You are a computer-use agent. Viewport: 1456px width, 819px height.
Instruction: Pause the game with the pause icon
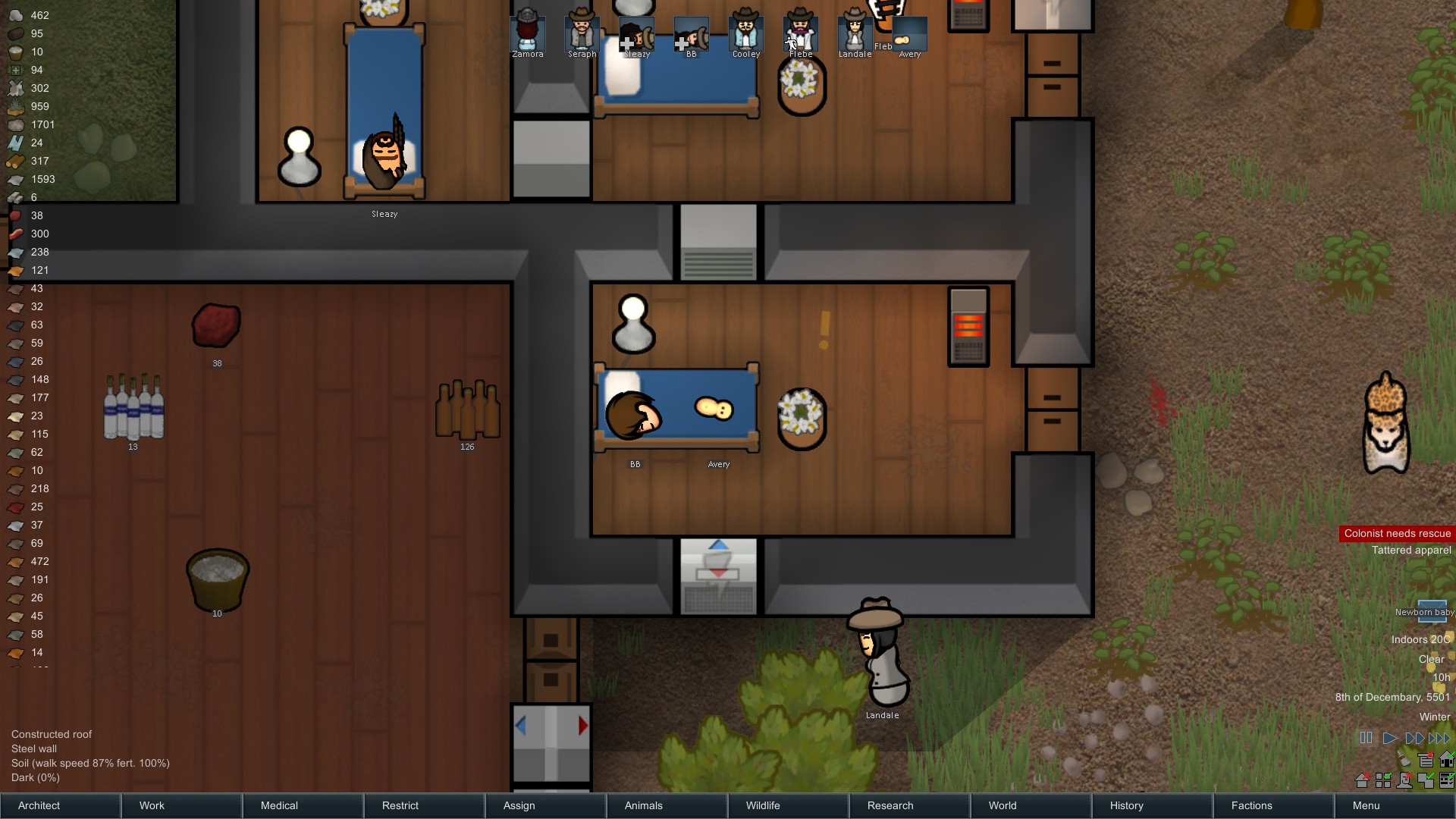(1366, 738)
